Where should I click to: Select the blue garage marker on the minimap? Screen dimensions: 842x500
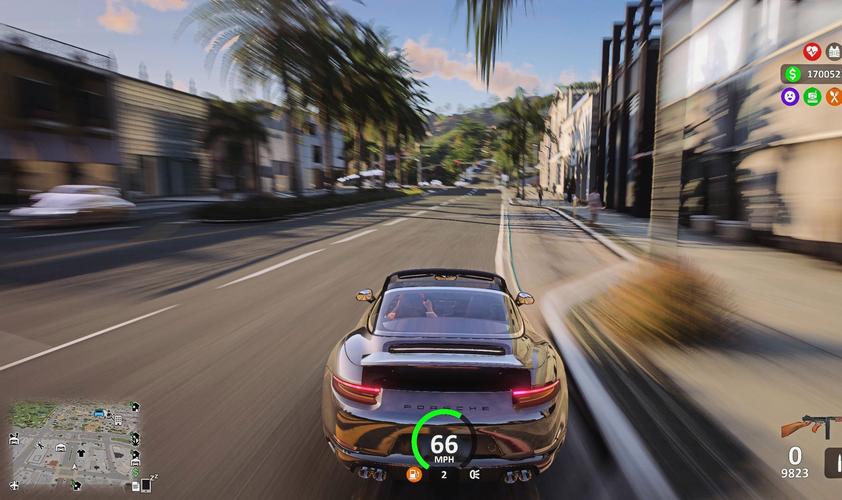99,413
